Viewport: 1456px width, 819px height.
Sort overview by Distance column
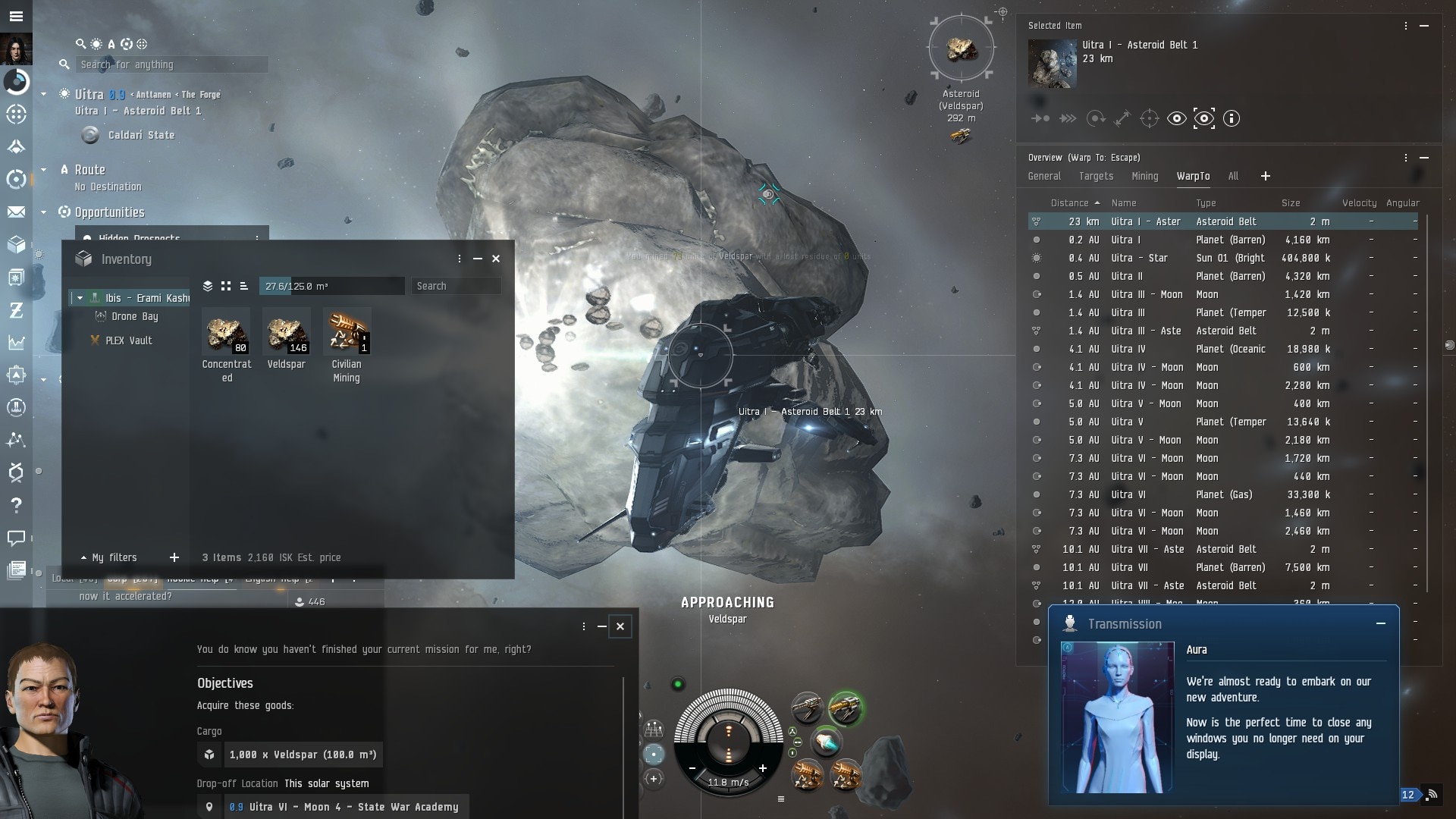1069,203
